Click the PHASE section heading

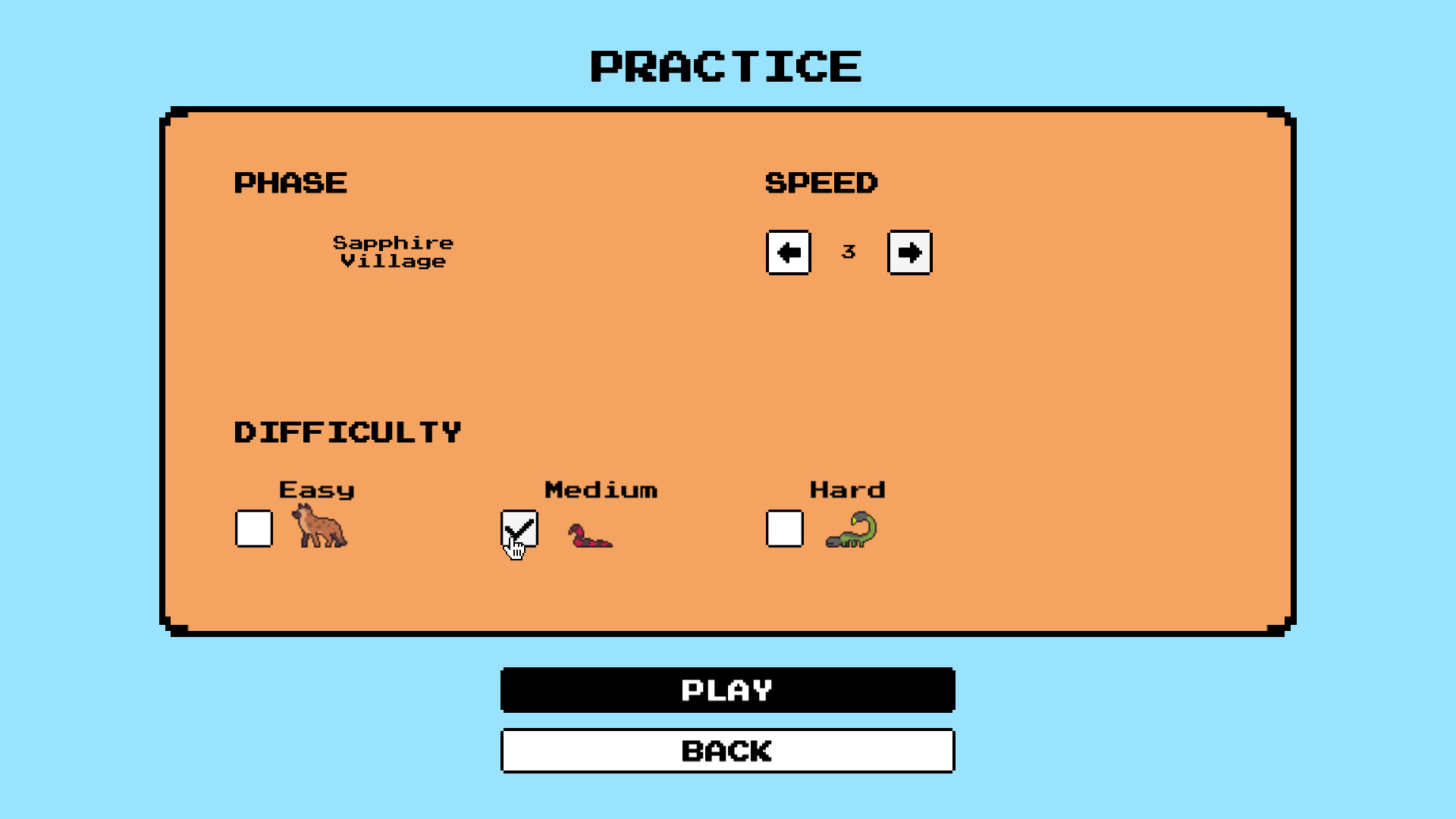coord(290,182)
